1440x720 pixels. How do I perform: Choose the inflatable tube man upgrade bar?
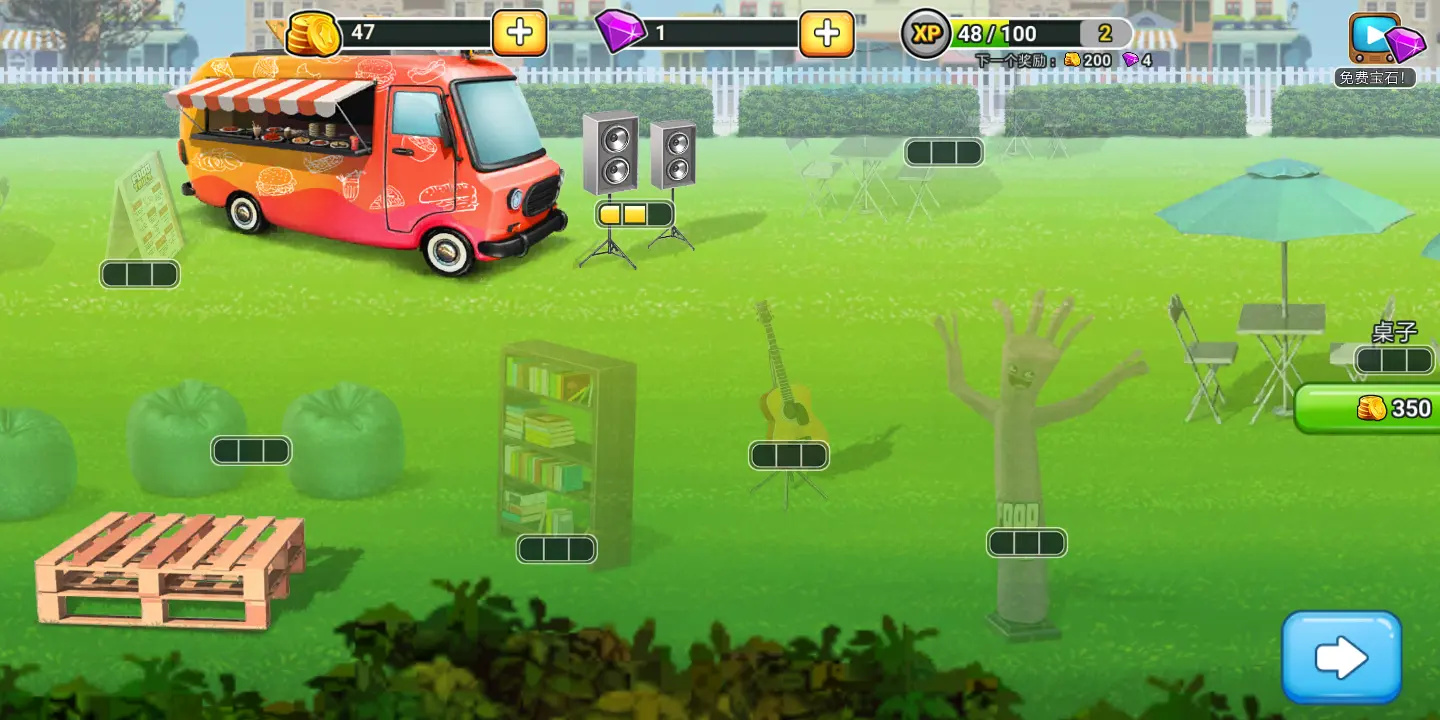tap(1026, 543)
